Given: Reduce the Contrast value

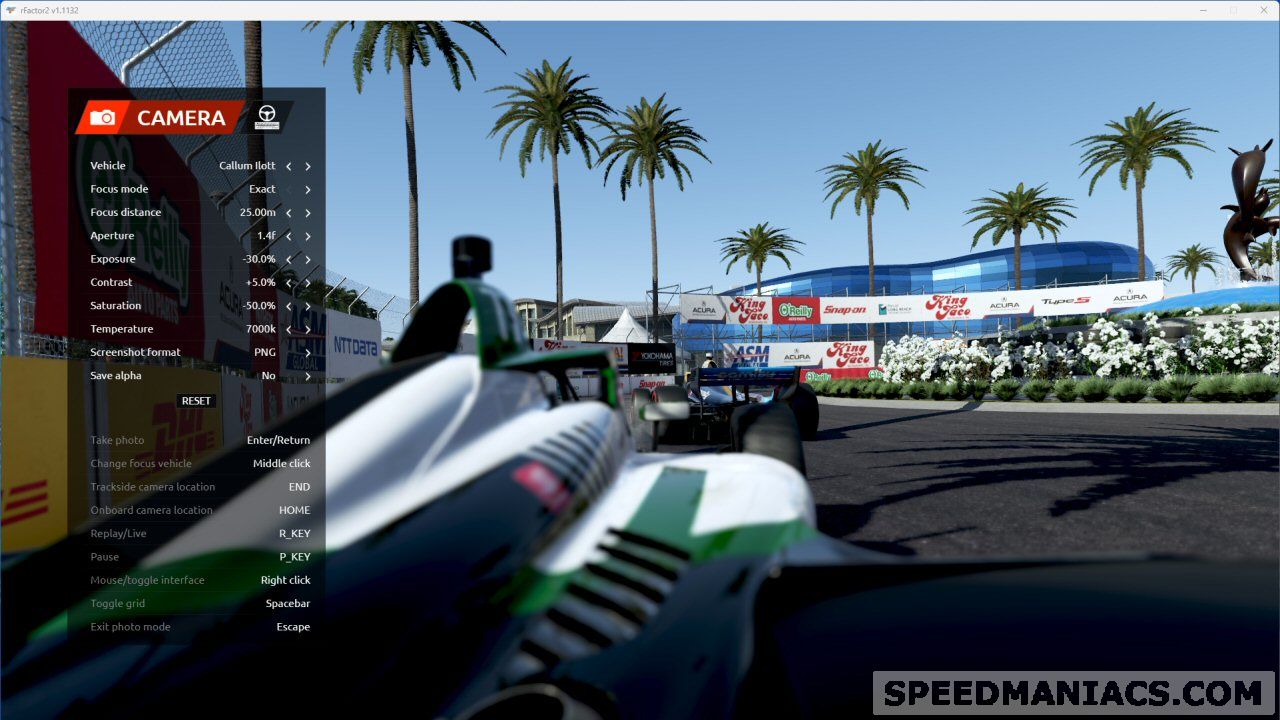Looking at the screenshot, I should point(289,282).
